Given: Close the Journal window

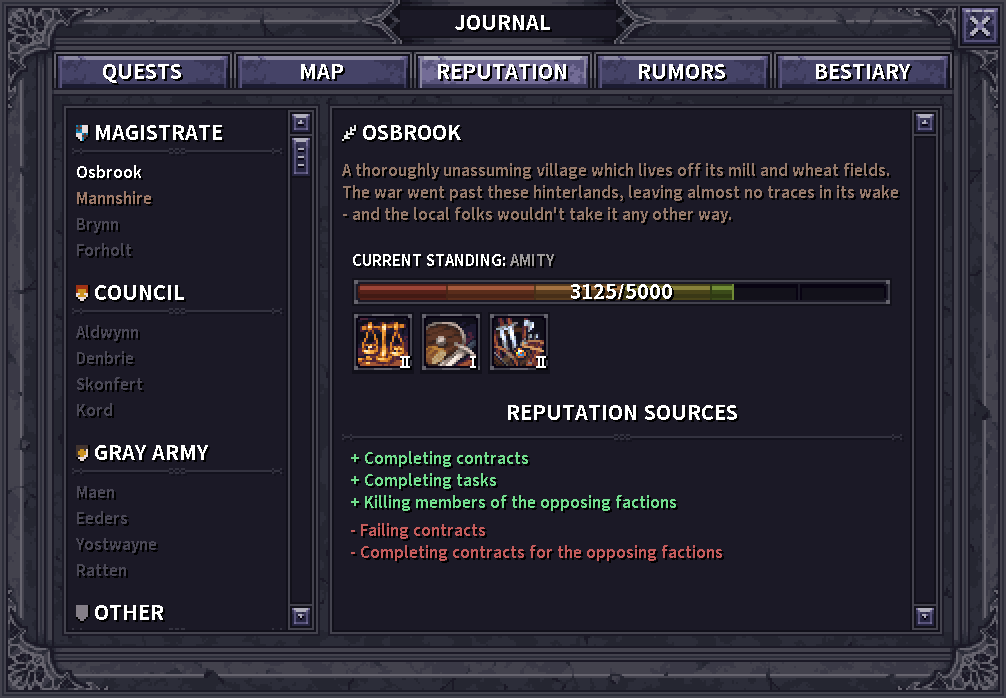Looking at the screenshot, I should [979, 27].
